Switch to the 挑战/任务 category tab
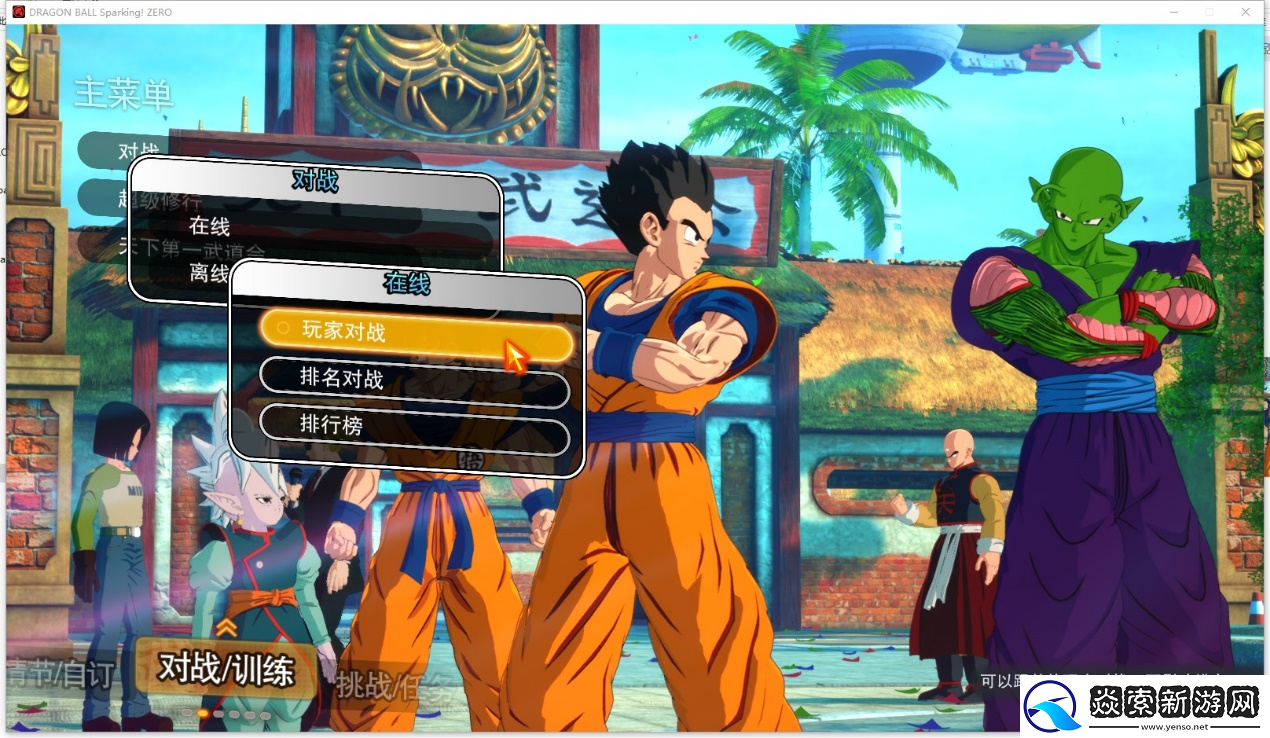 pyautogui.click(x=398, y=687)
